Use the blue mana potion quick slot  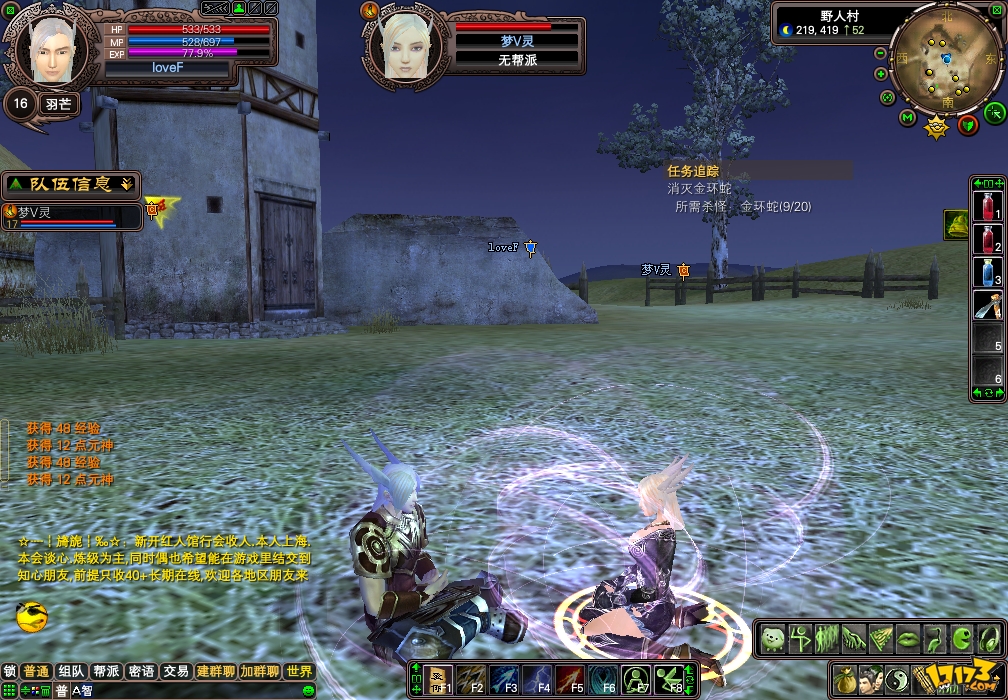coord(988,272)
